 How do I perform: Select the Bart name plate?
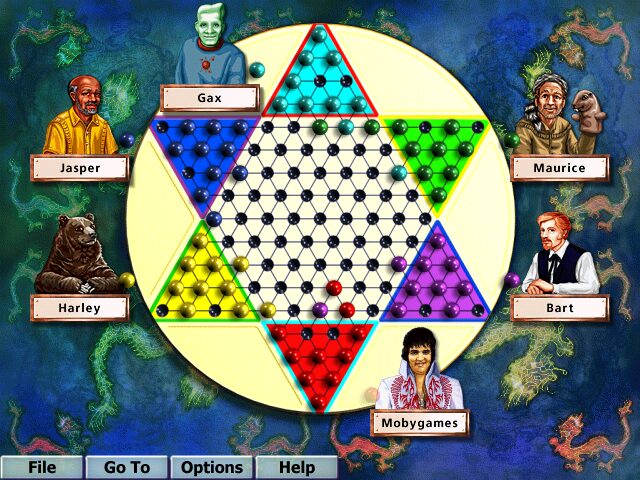click(559, 307)
